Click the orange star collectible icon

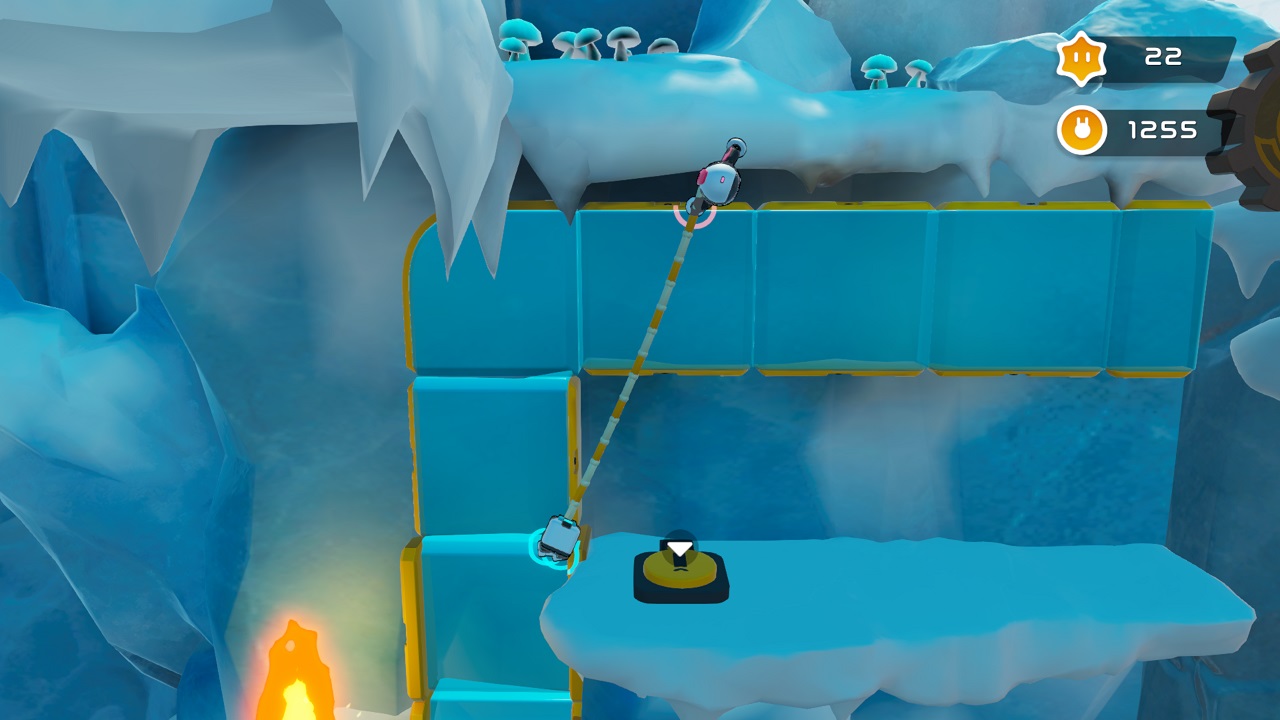click(1081, 58)
